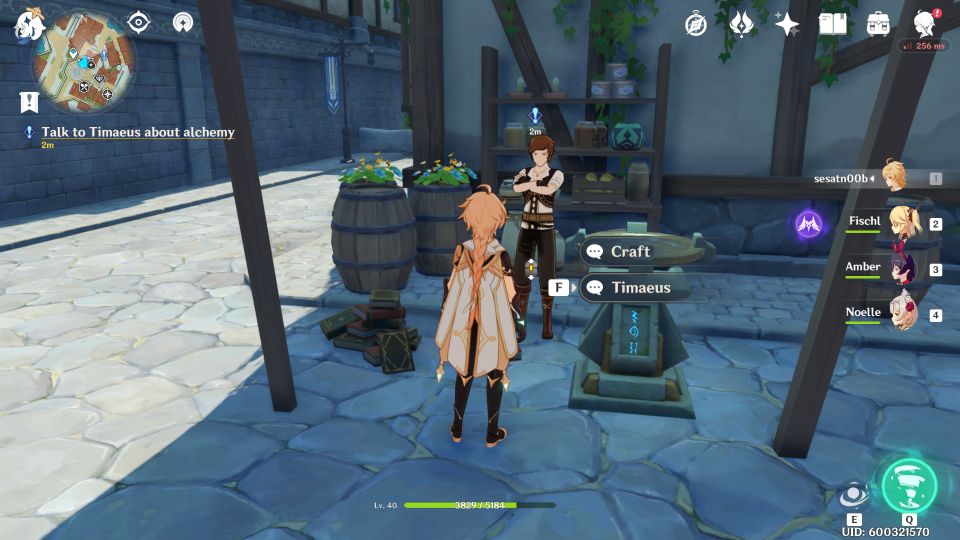
Task: Open the Wish star icon
Action: tap(787, 25)
